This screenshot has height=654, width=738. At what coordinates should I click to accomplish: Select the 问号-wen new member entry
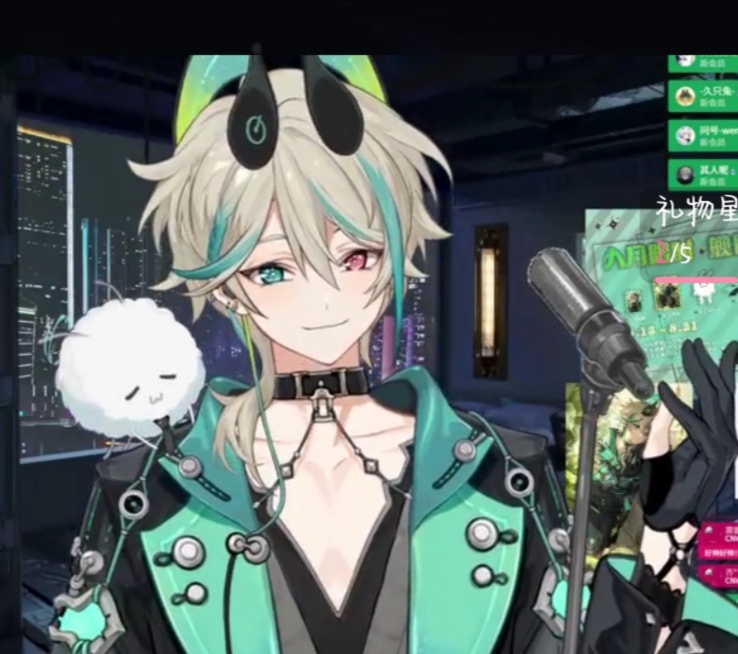702,134
